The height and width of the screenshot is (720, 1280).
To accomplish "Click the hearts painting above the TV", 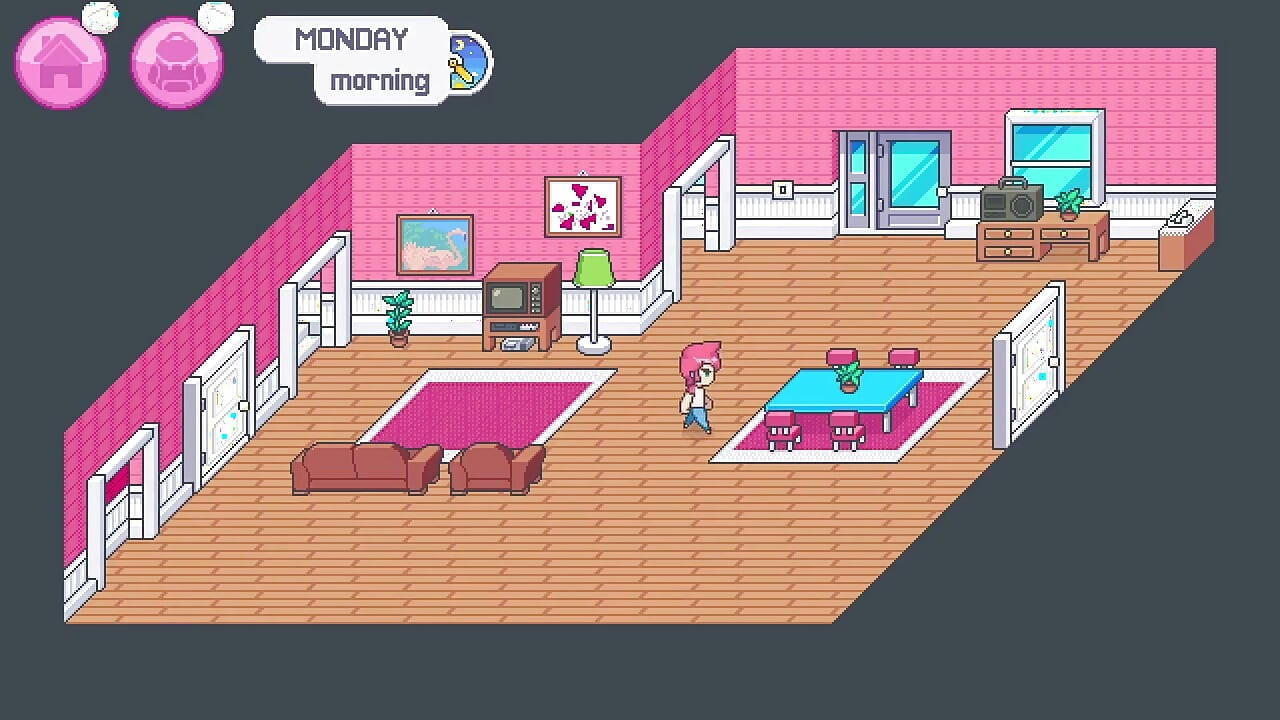I will (583, 205).
